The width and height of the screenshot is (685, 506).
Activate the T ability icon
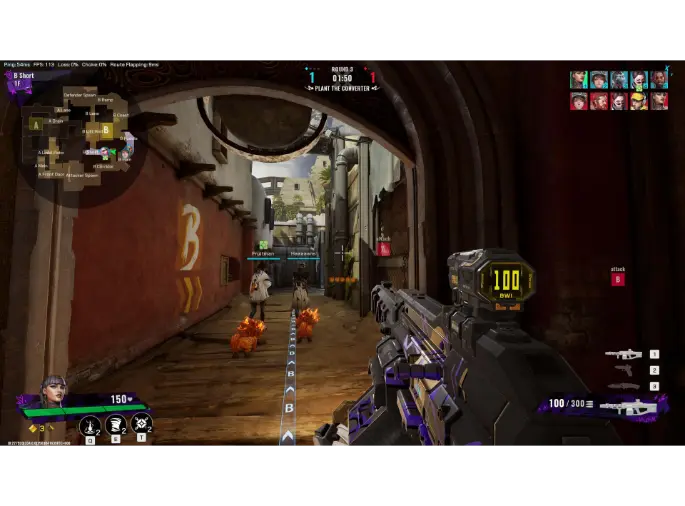141,424
